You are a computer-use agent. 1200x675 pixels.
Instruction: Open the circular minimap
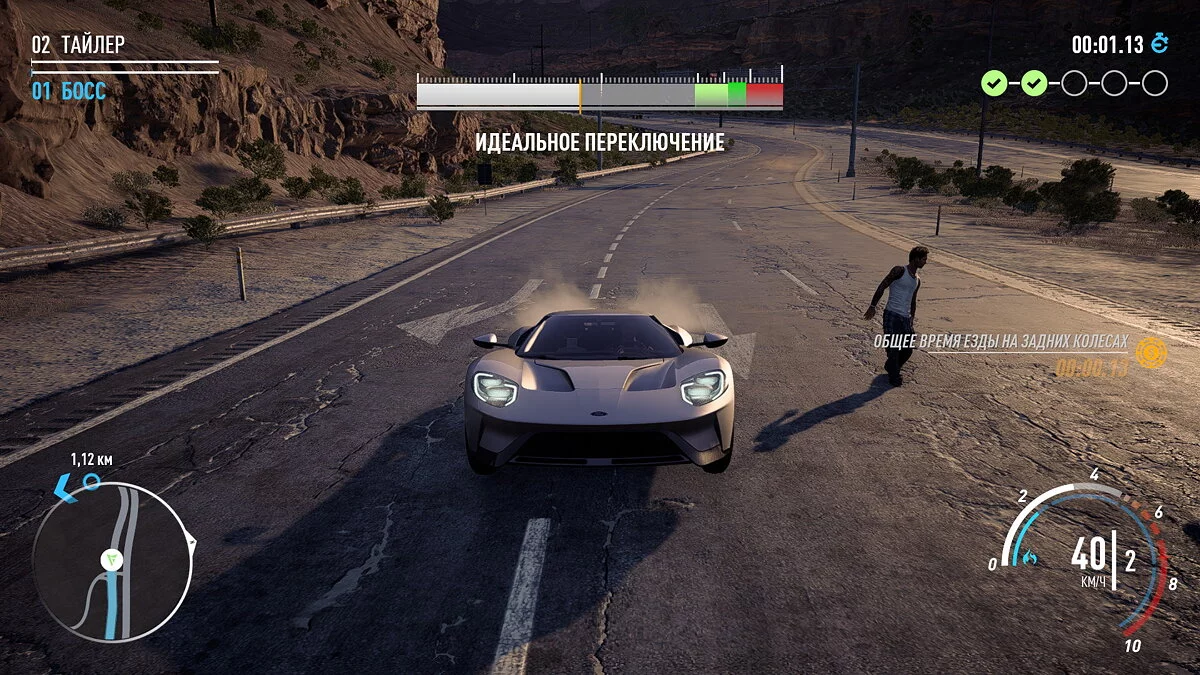110,562
